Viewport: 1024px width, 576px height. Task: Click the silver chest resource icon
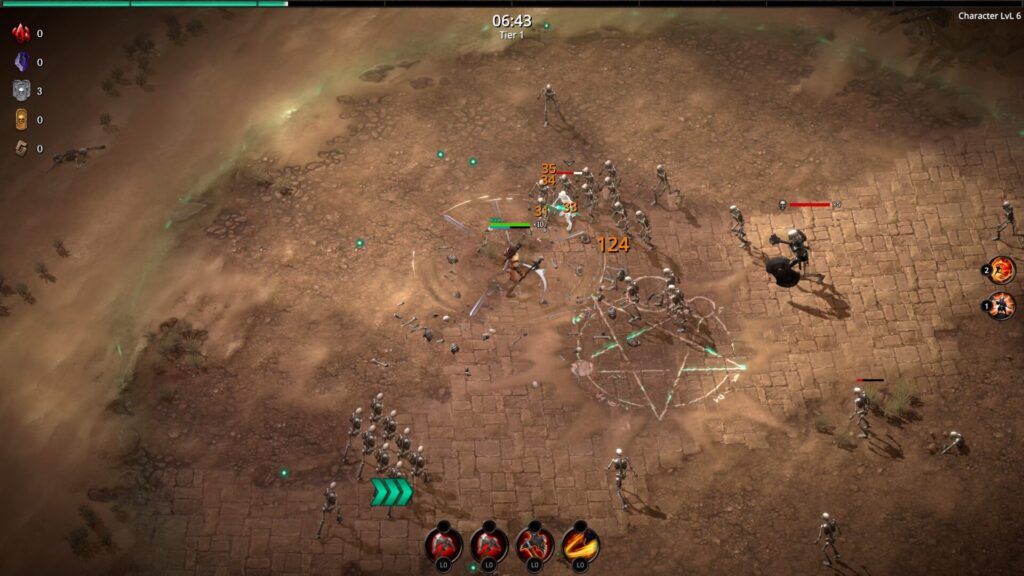[x=20, y=91]
